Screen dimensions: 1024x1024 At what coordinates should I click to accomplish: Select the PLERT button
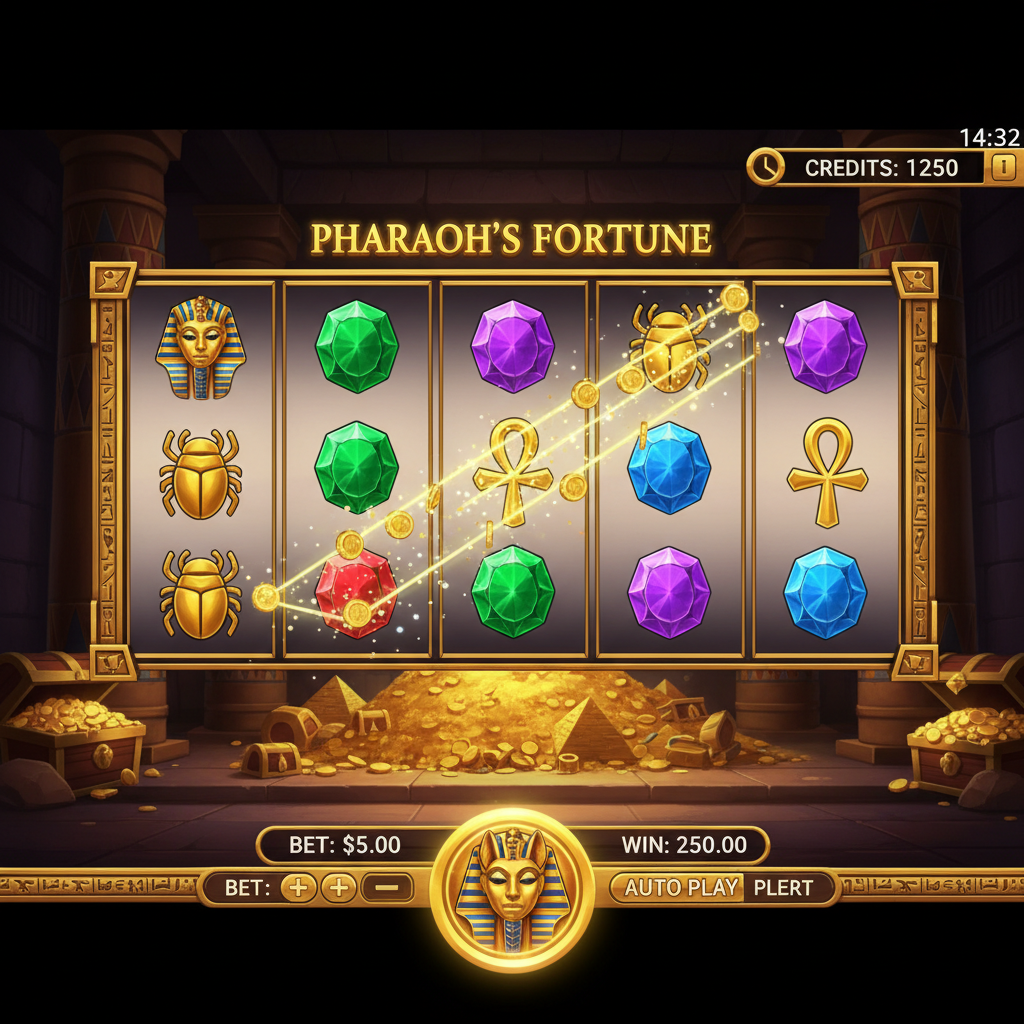coord(784,888)
